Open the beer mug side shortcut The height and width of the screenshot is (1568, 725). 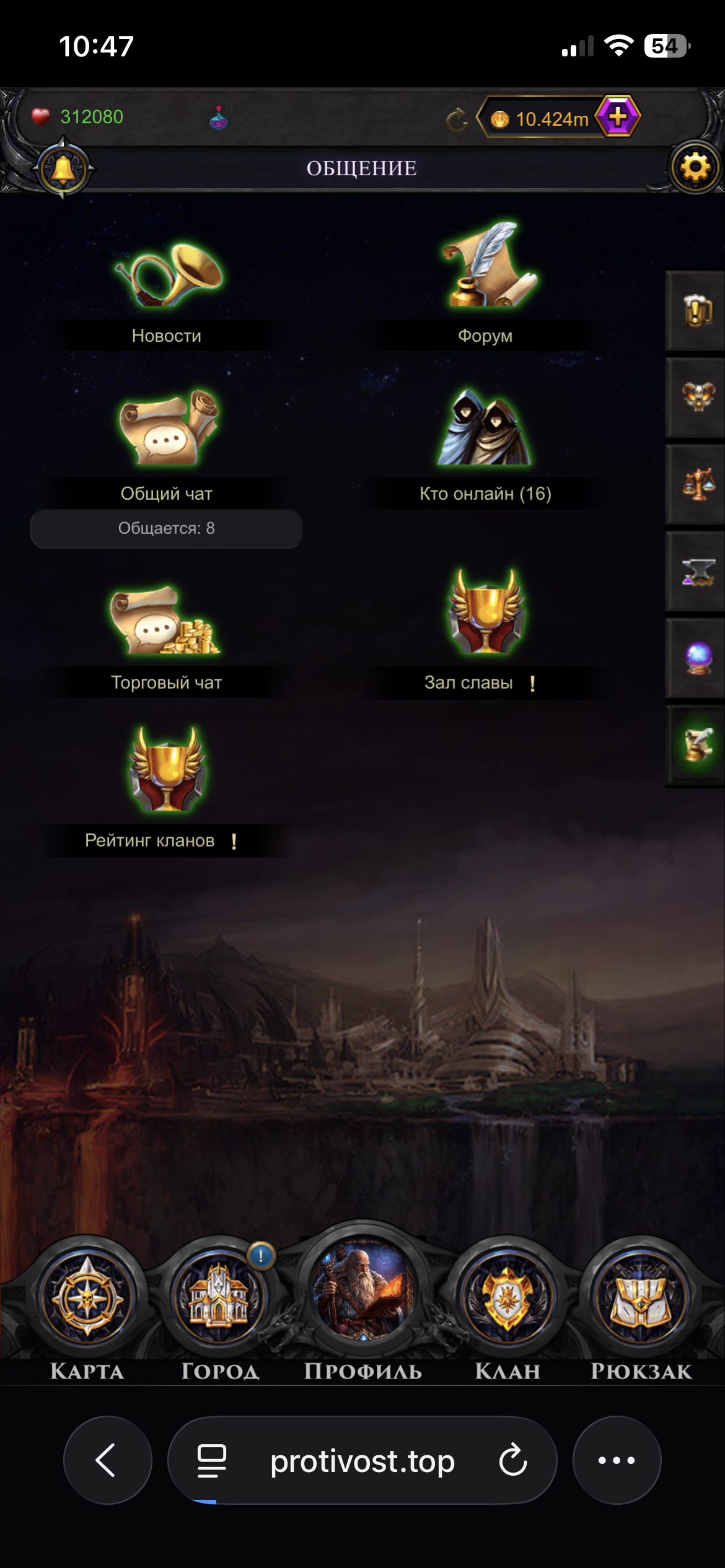click(698, 310)
